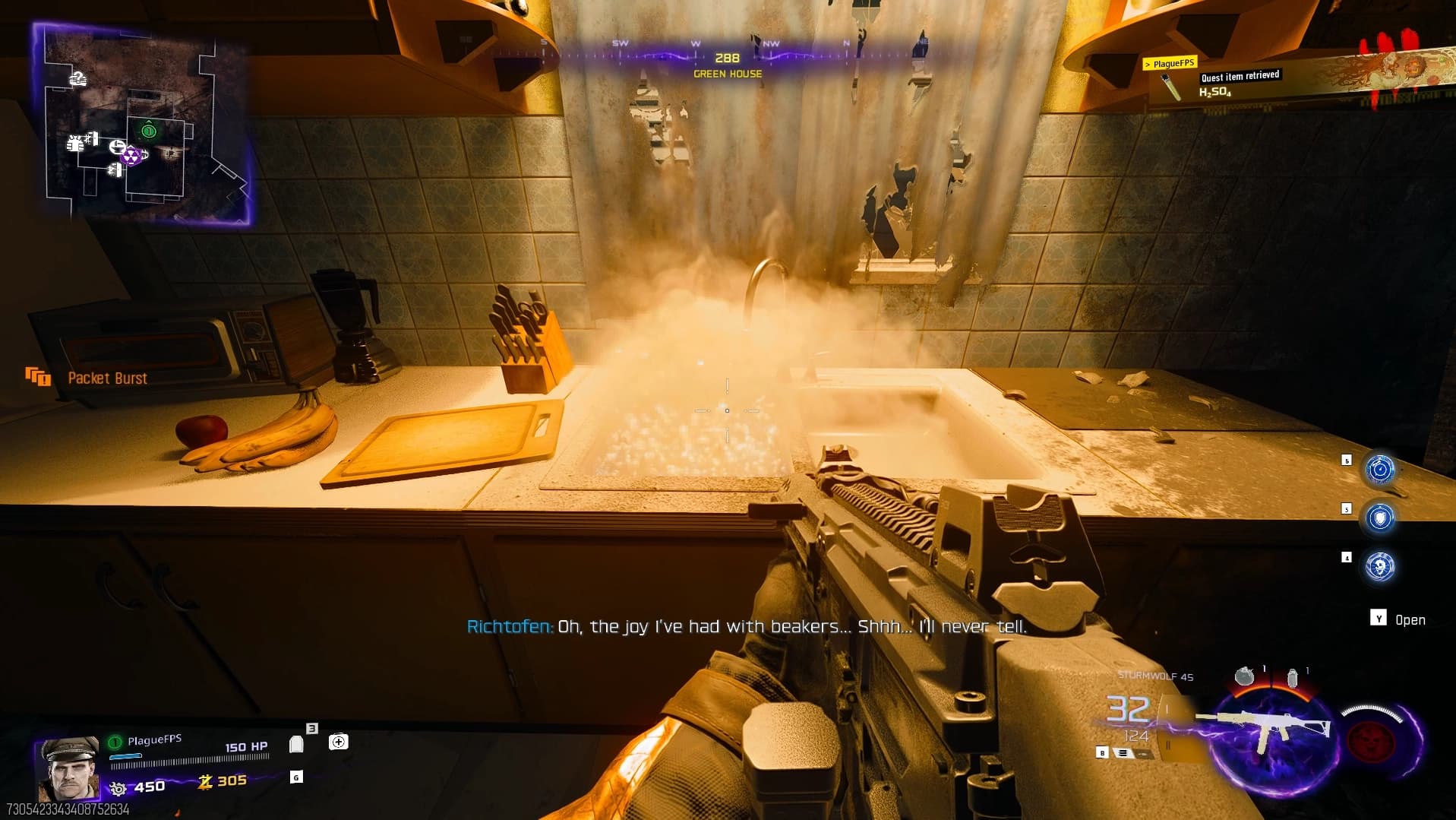Choose the tactical grenade canister icon
Image resolution: width=1456 pixels, height=820 pixels.
coord(1292,677)
